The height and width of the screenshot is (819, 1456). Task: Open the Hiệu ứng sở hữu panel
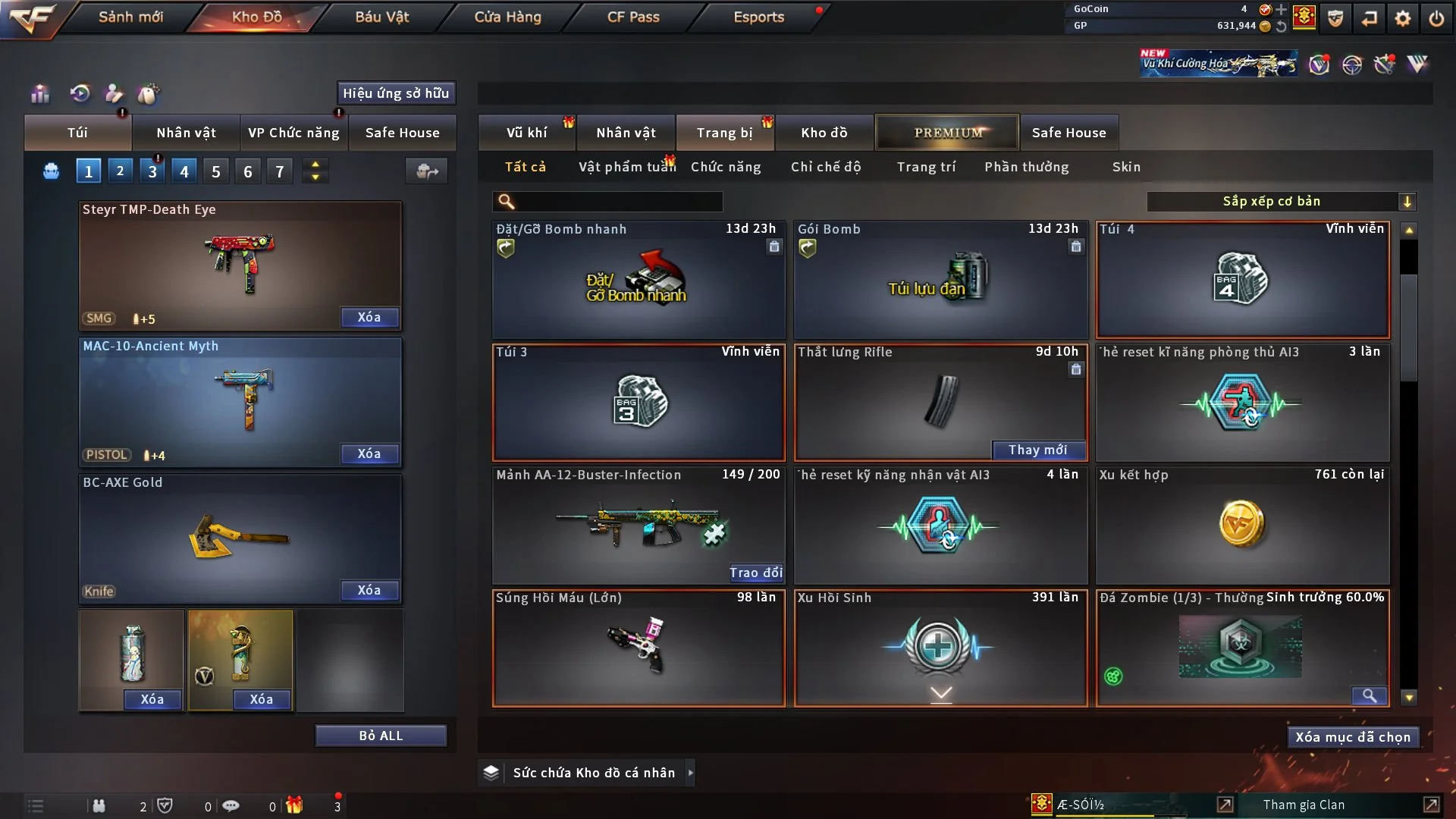point(396,93)
